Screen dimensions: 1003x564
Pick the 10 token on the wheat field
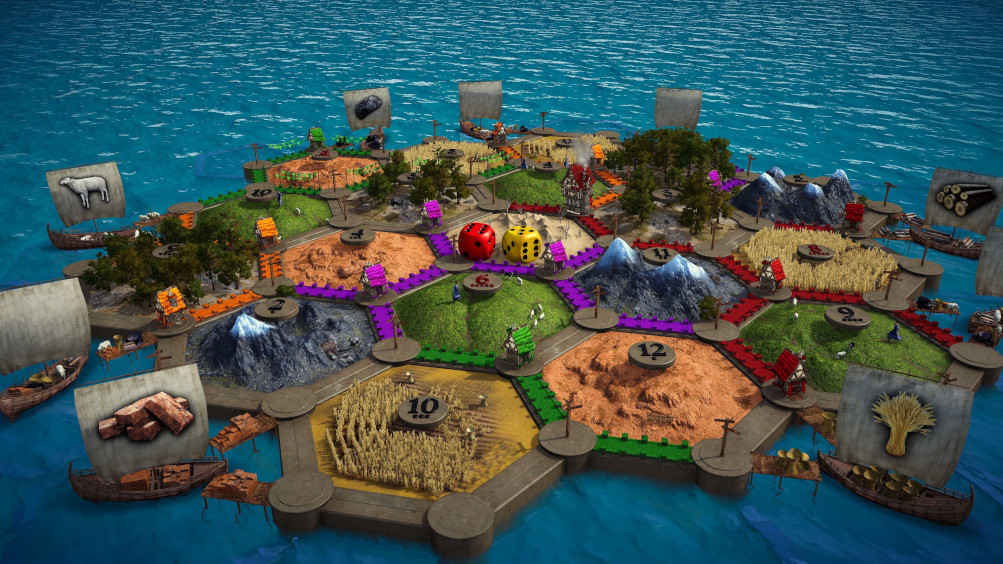[422, 409]
